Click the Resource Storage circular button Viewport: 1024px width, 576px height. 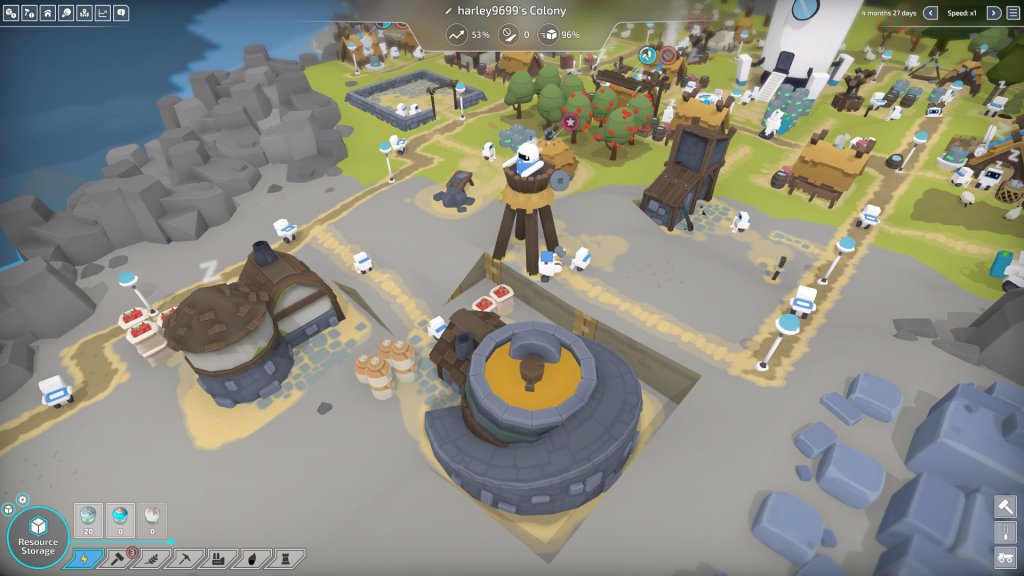click(38, 537)
